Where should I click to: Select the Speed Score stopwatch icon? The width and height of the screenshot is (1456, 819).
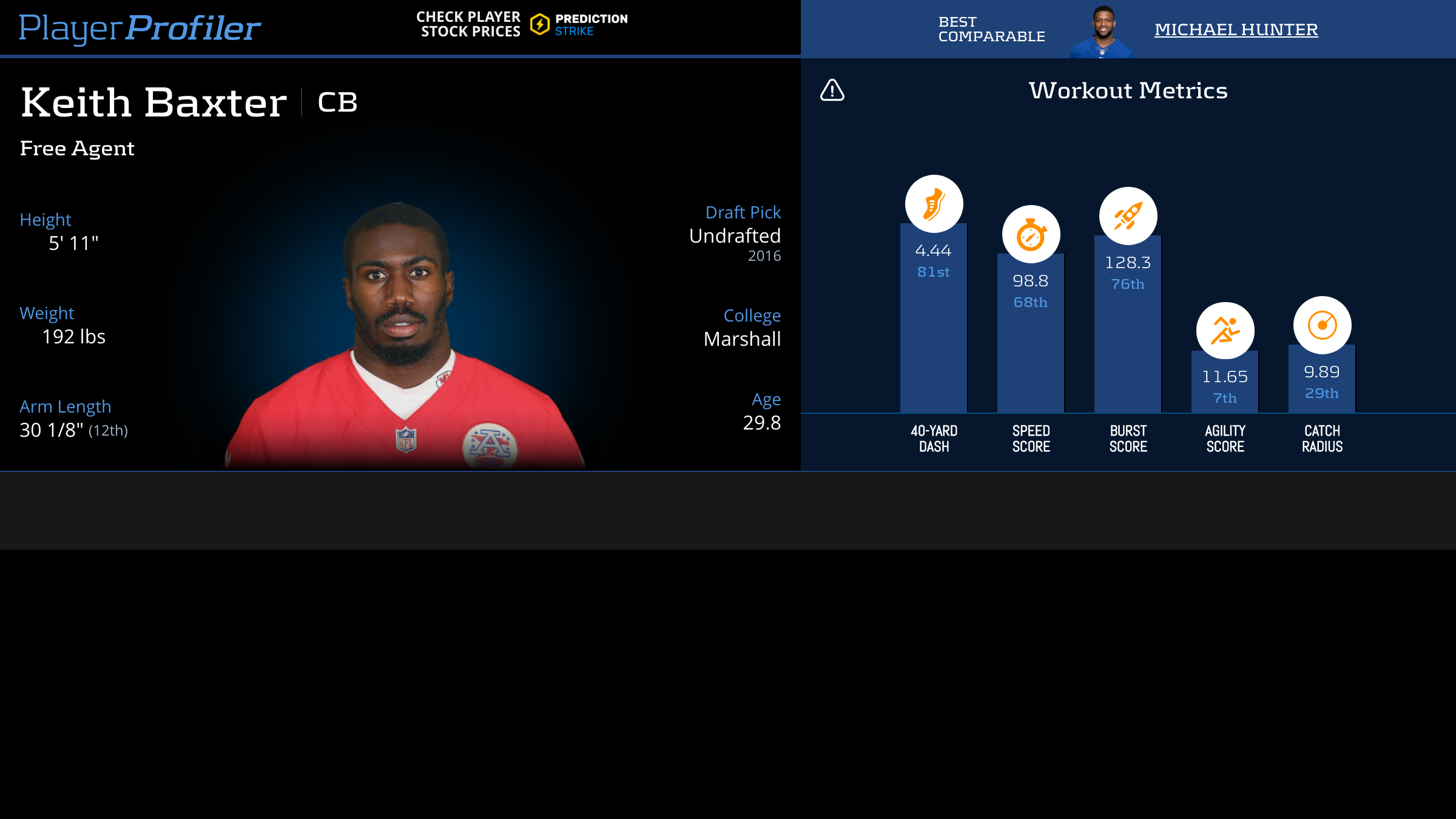[x=1031, y=234]
